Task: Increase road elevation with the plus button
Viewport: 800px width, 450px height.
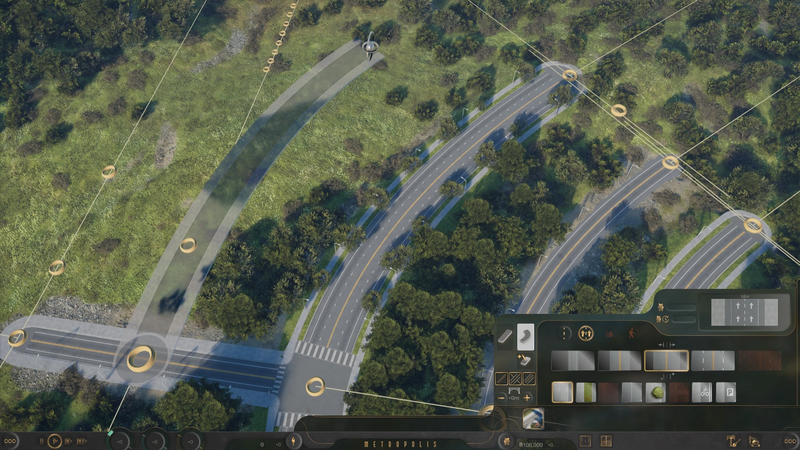Action: 527,397
